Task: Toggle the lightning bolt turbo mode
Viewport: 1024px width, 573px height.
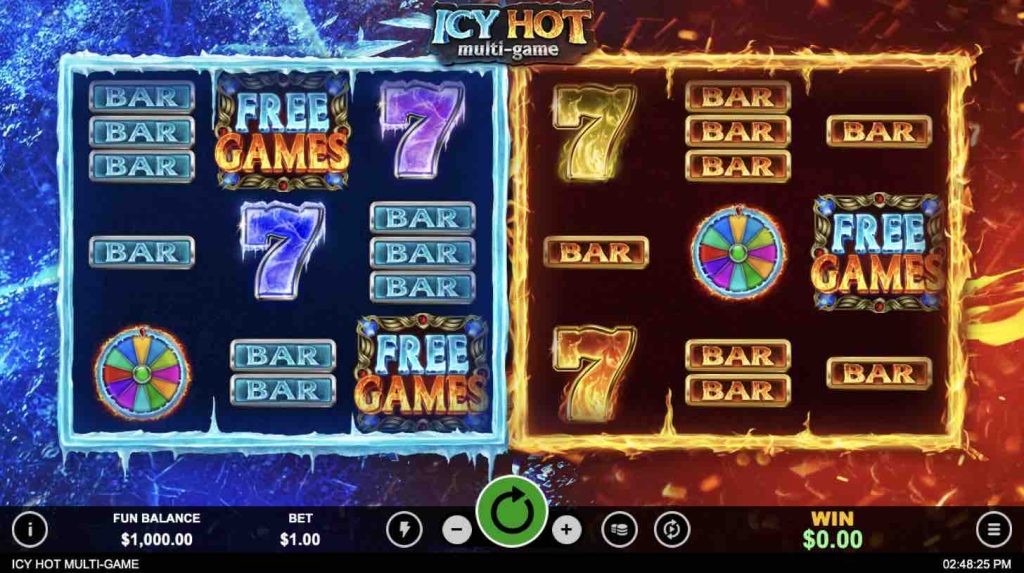Action: [405, 529]
